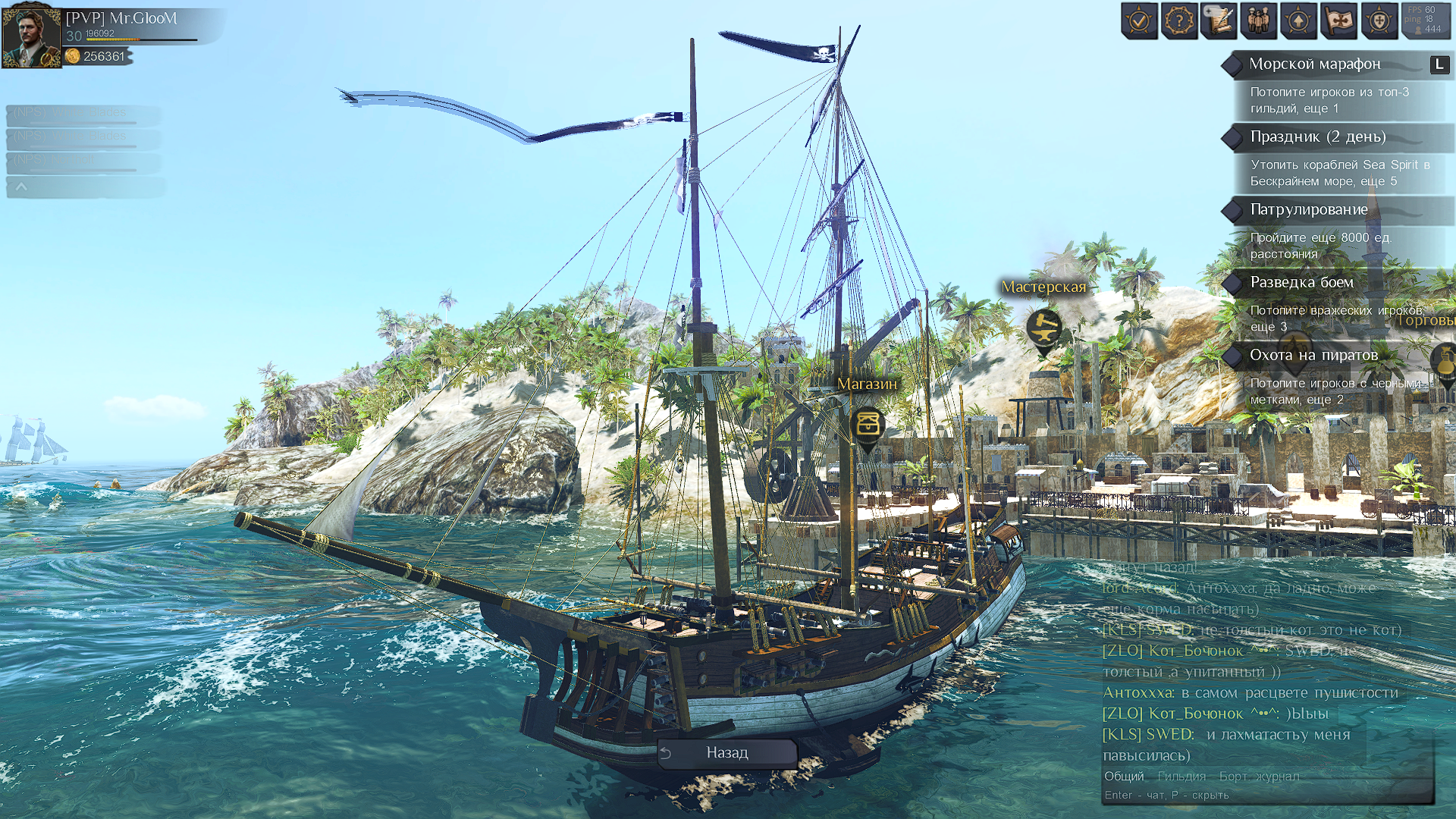1456x819 pixels.
Task: Collapse the NPS target list arrow
Action: pyautogui.click(x=21, y=187)
